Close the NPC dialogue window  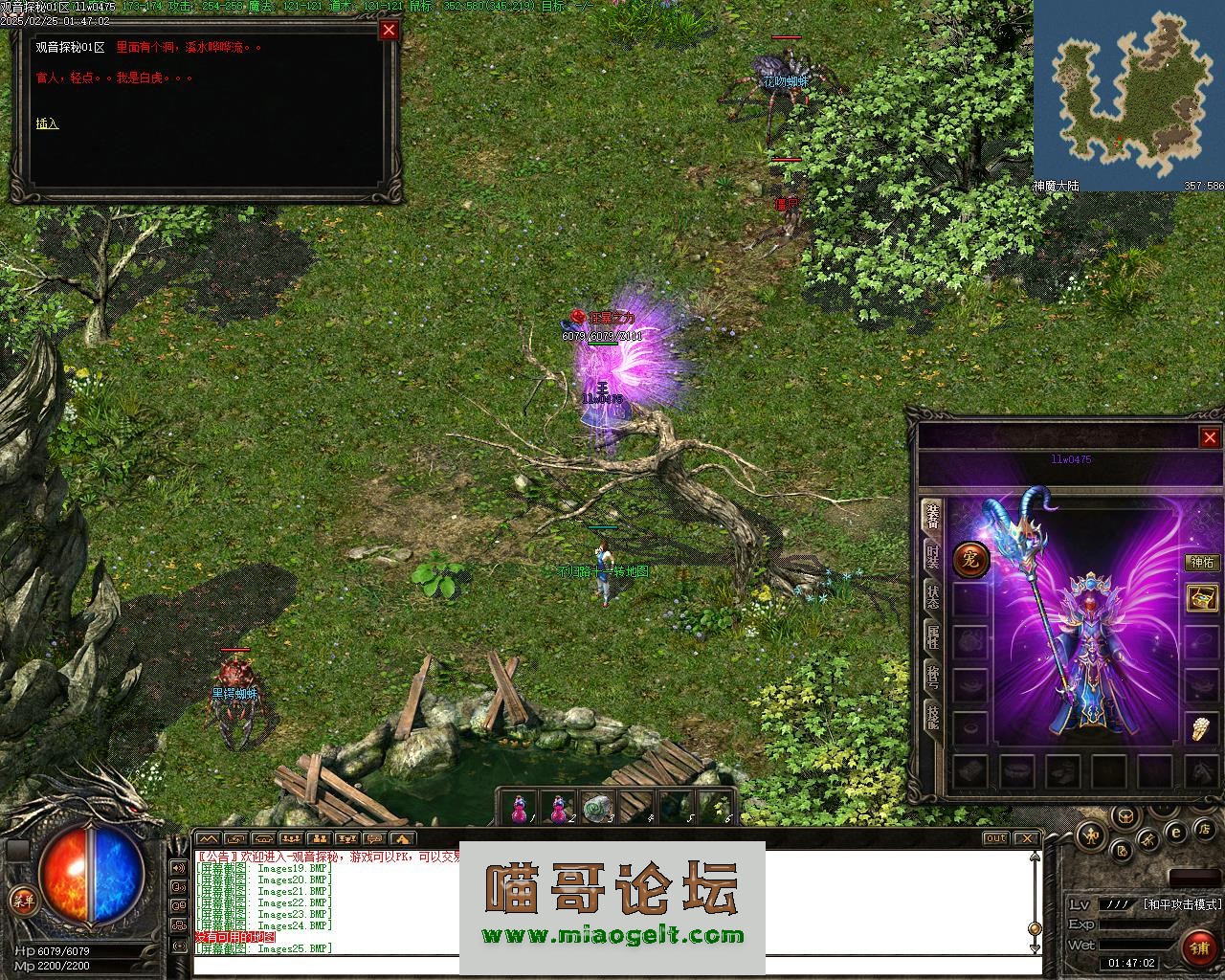(x=389, y=30)
